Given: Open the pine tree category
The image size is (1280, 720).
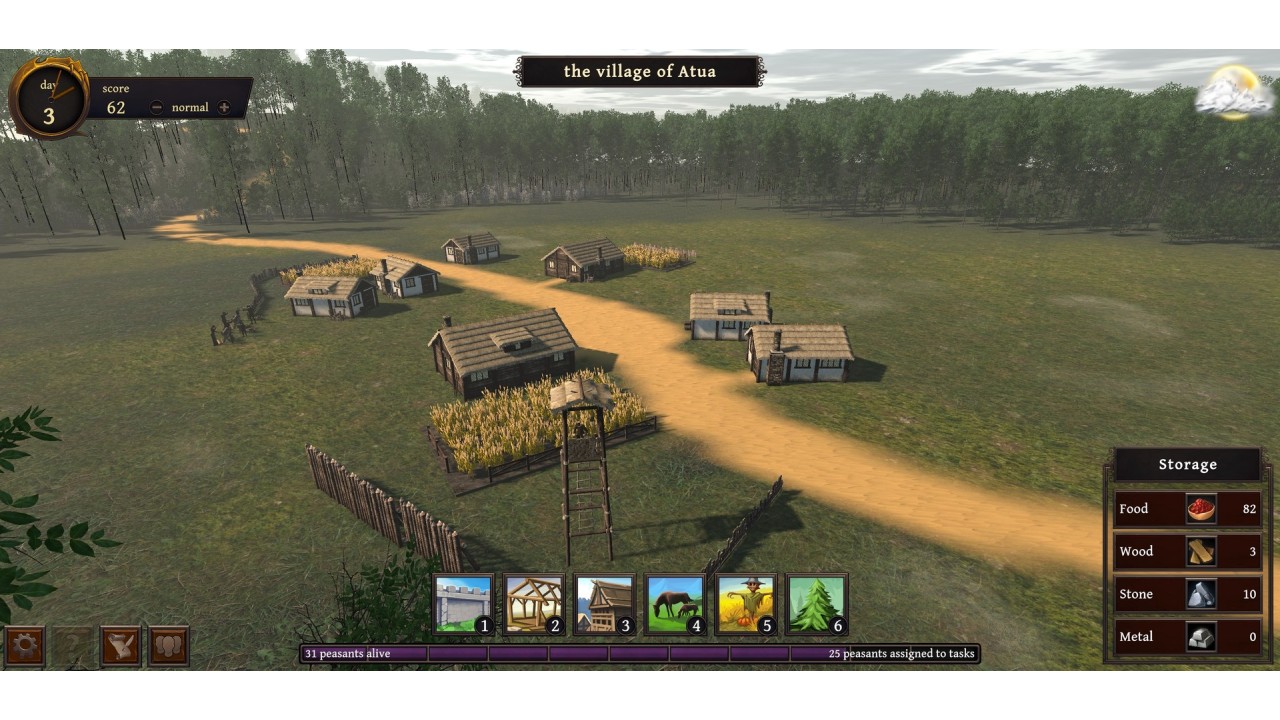Looking at the screenshot, I should point(817,604).
